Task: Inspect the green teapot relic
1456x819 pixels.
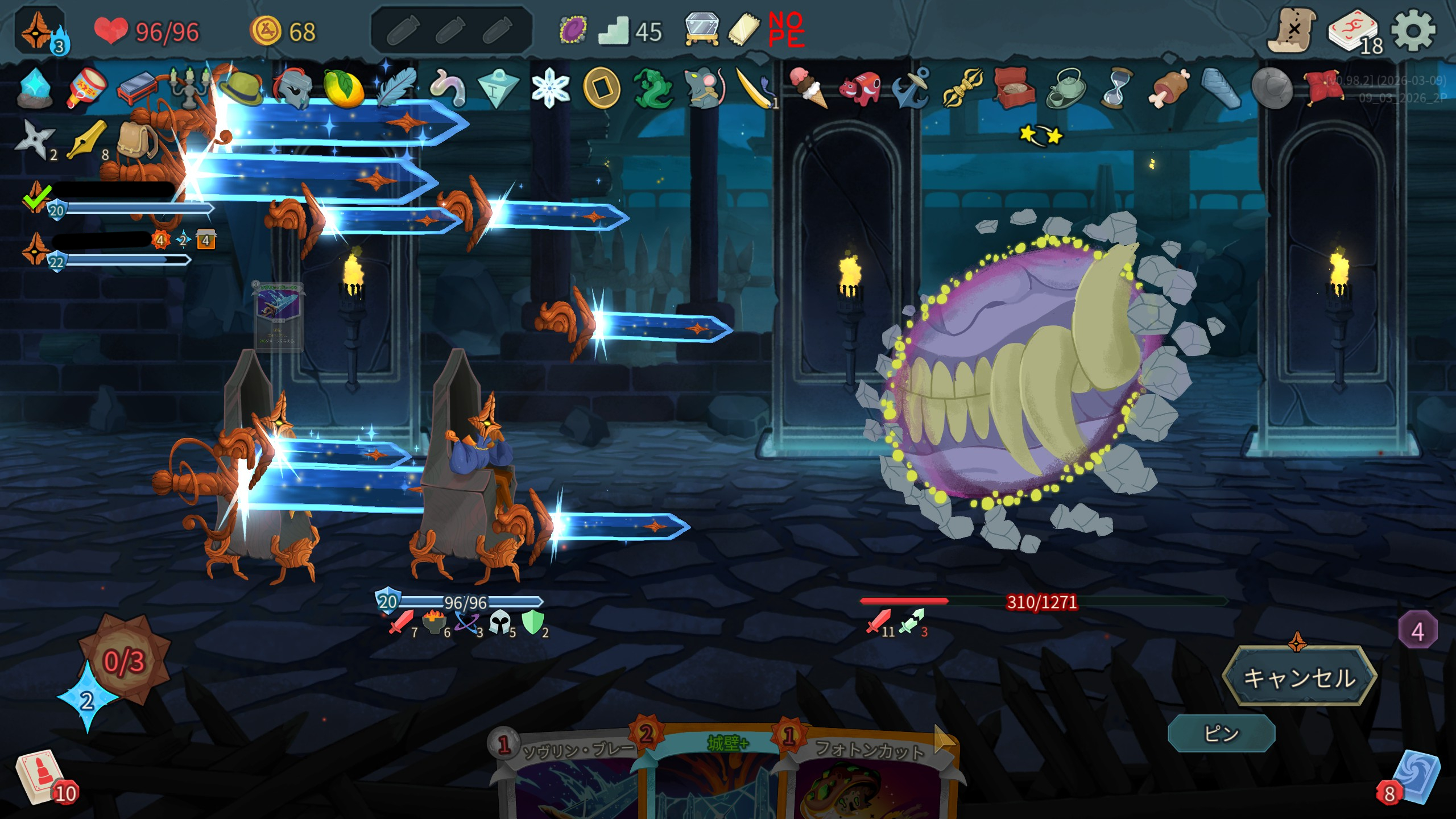Action: pyautogui.click(x=1065, y=88)
